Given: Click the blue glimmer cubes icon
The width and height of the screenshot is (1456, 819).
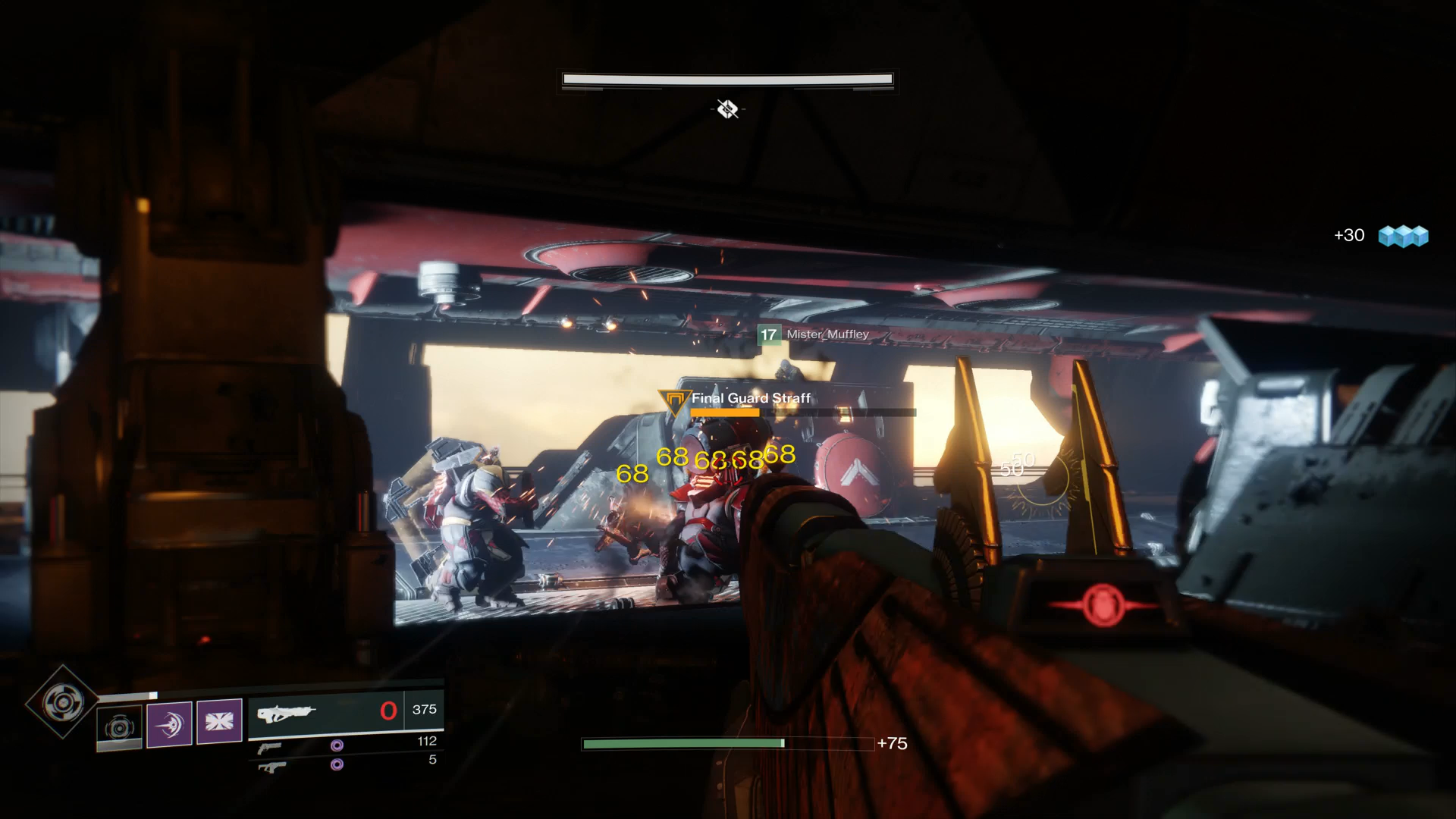Looking at the screenshot, I should (1403, 236).
